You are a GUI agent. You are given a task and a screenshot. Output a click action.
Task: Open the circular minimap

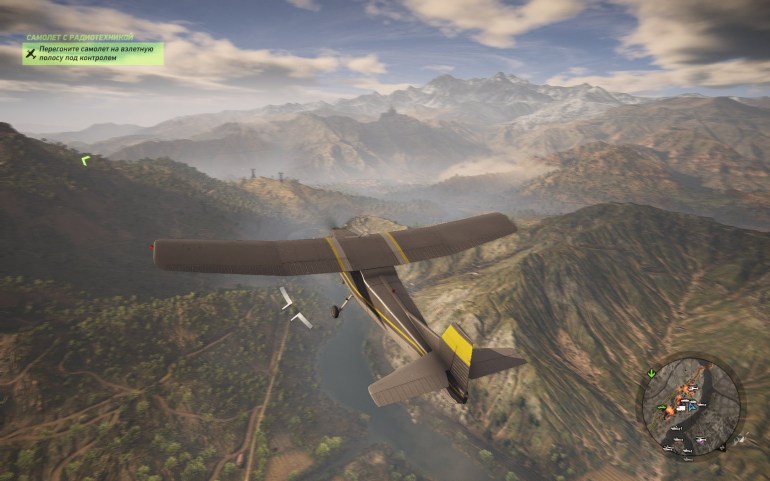pyautogui.click(x=692, y=404)
